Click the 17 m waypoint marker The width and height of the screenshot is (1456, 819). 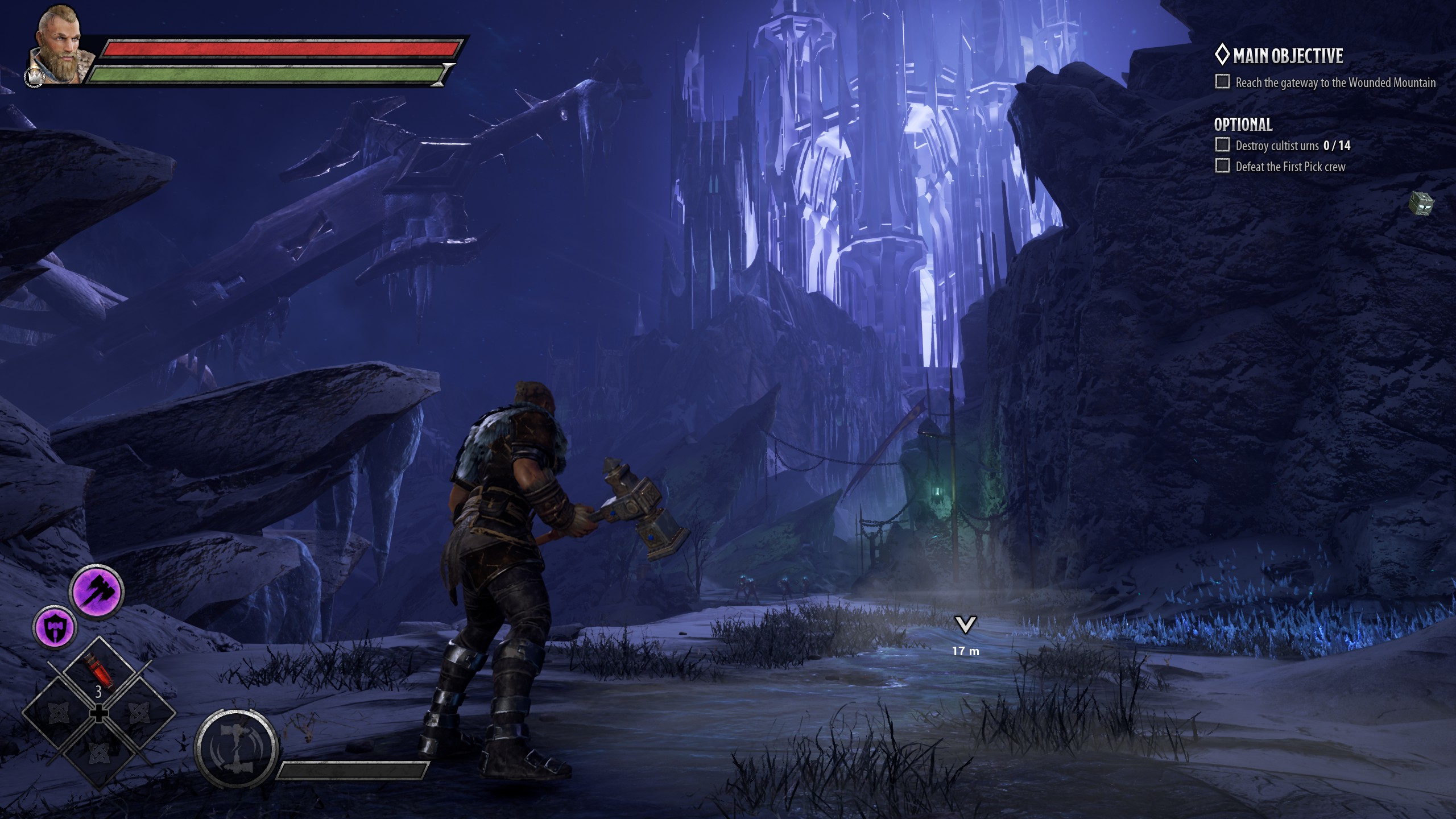[x=965, y=626]
